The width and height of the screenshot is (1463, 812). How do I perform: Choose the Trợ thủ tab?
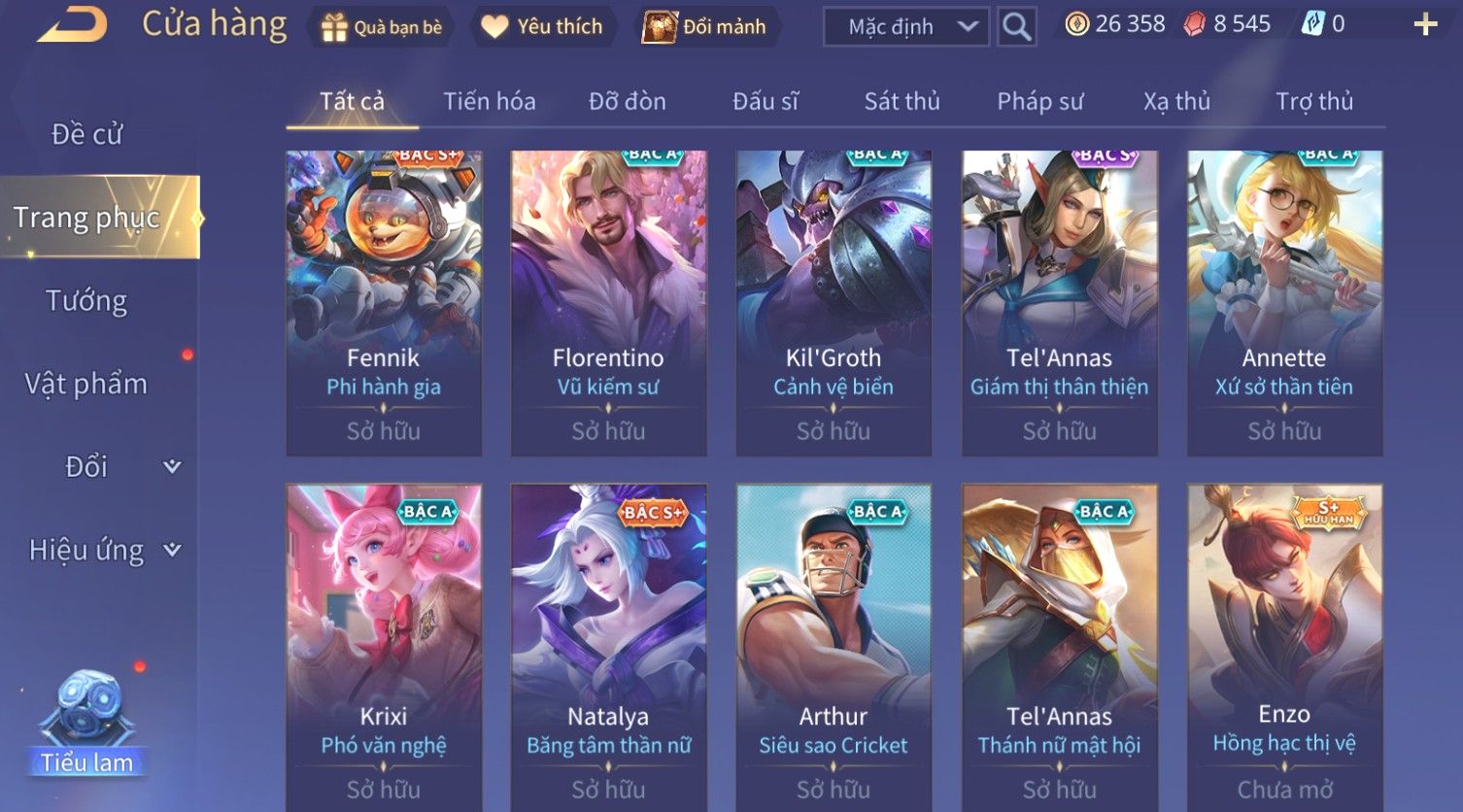1313,101
